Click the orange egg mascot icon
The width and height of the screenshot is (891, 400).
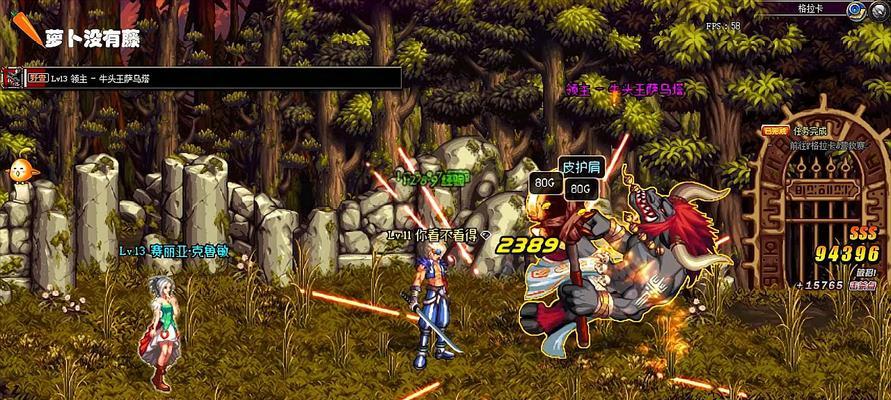tap(18, 172)
